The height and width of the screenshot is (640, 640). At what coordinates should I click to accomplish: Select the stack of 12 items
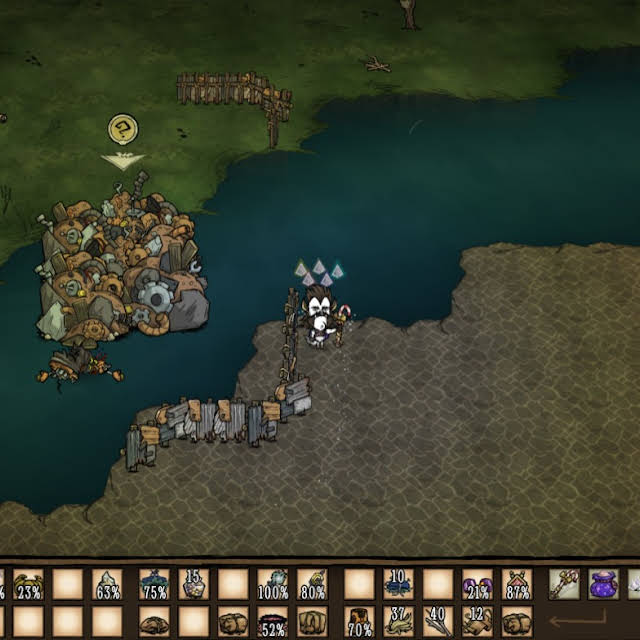(477, 622)
